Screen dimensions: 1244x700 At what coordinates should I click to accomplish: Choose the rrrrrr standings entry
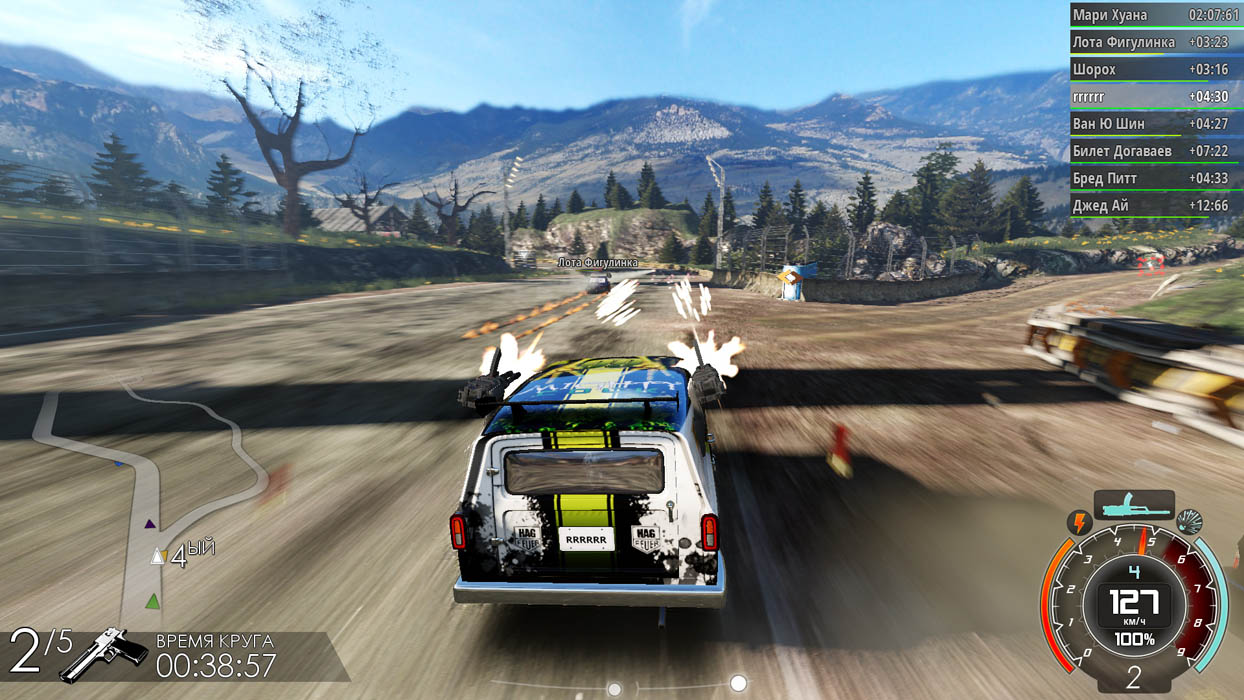[1154, 97]
